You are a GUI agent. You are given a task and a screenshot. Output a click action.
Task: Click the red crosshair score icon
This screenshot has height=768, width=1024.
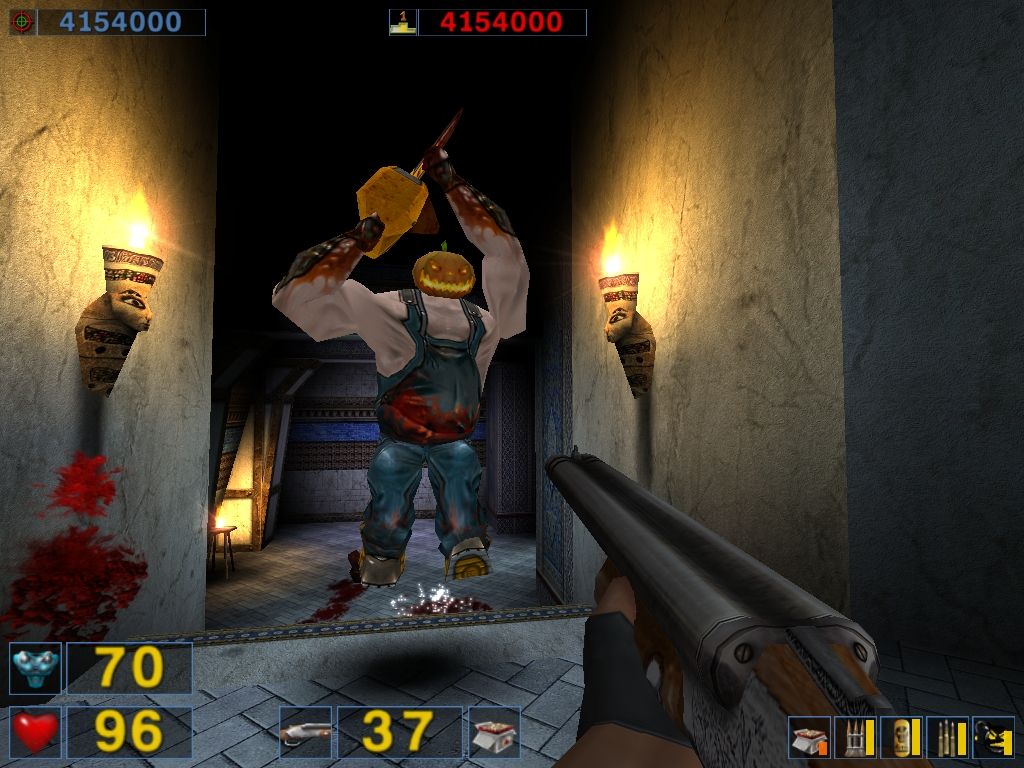click(22, 22)
